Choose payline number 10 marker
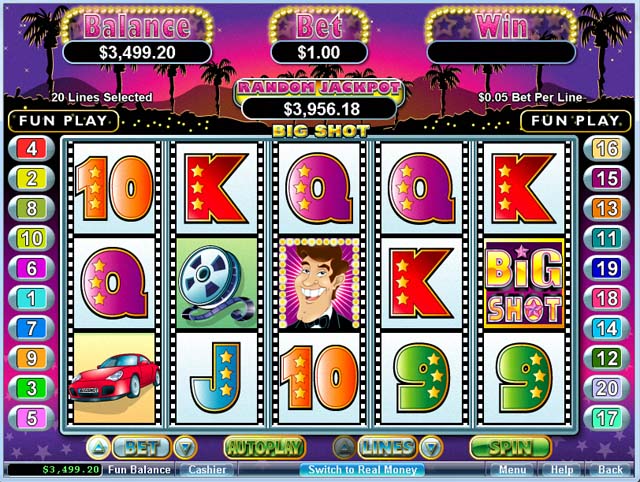640x482 pixels. [32, 238]
